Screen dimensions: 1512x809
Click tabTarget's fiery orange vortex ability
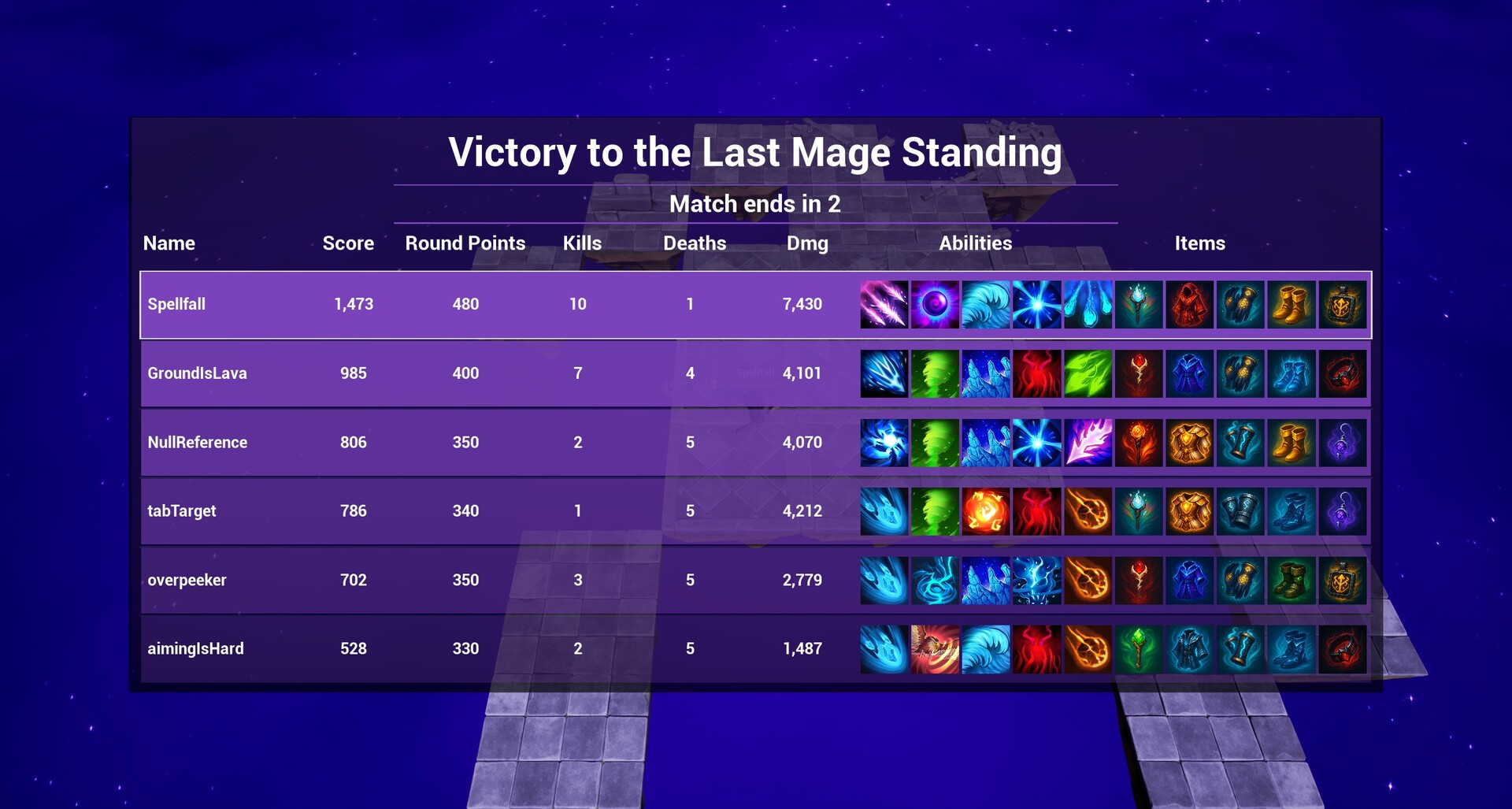tap(985, 510)
